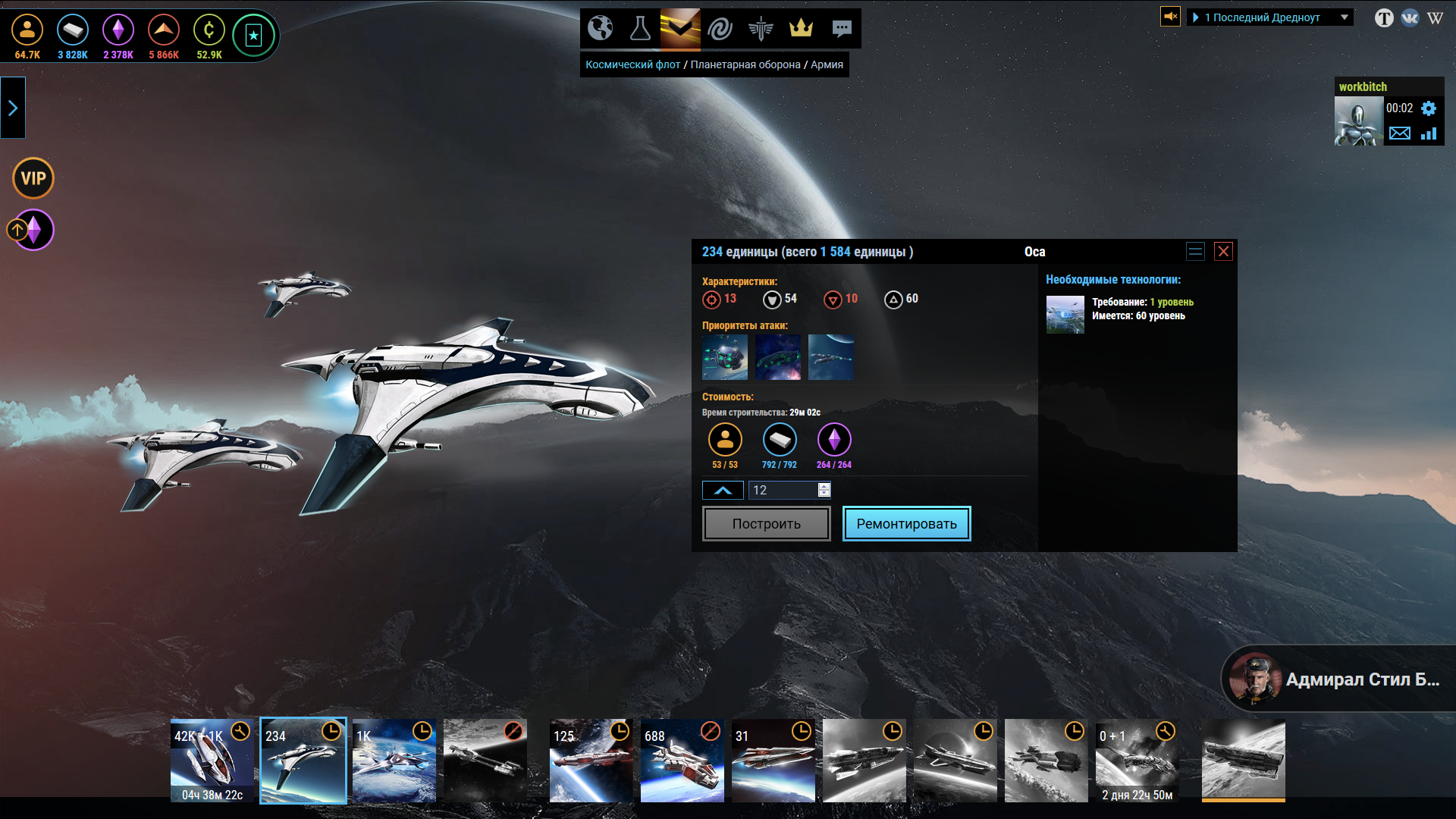Open the gear settings icon
Image resolution: width=1456 pixels, height=819 pixels.
click(x=1429, y=108)
